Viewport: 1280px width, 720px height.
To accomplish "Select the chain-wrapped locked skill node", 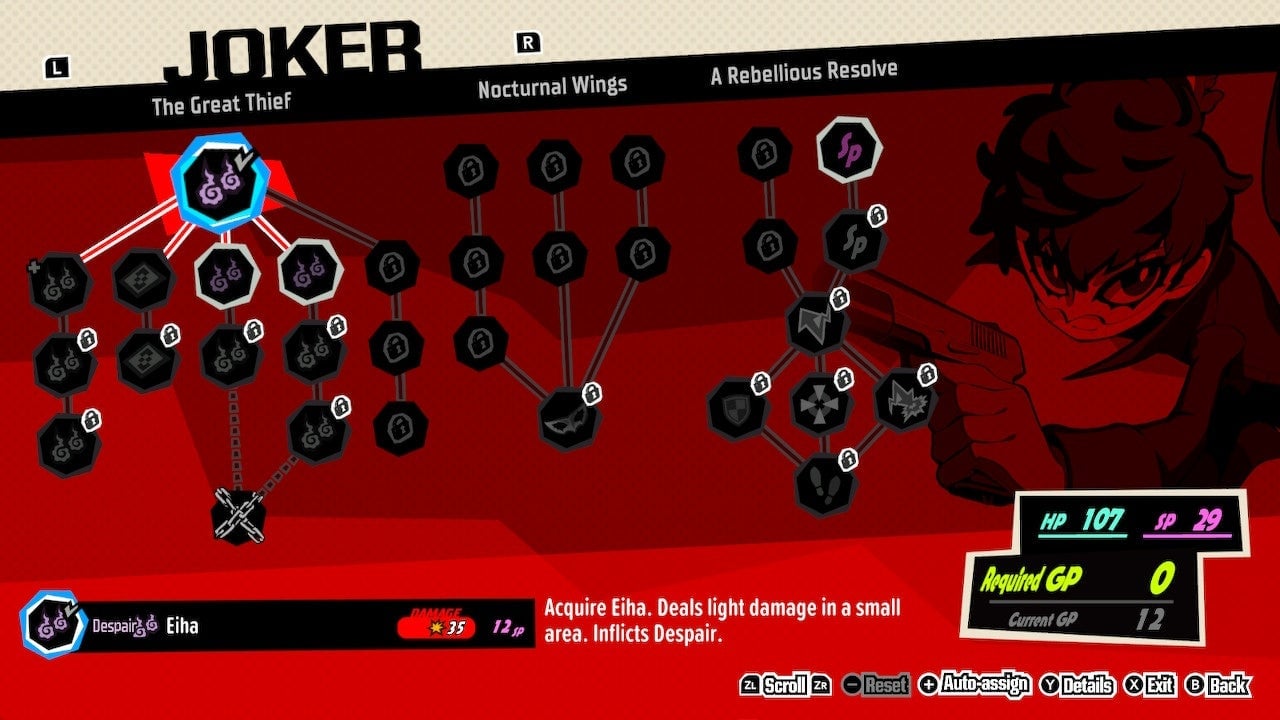I will point(238,515).
